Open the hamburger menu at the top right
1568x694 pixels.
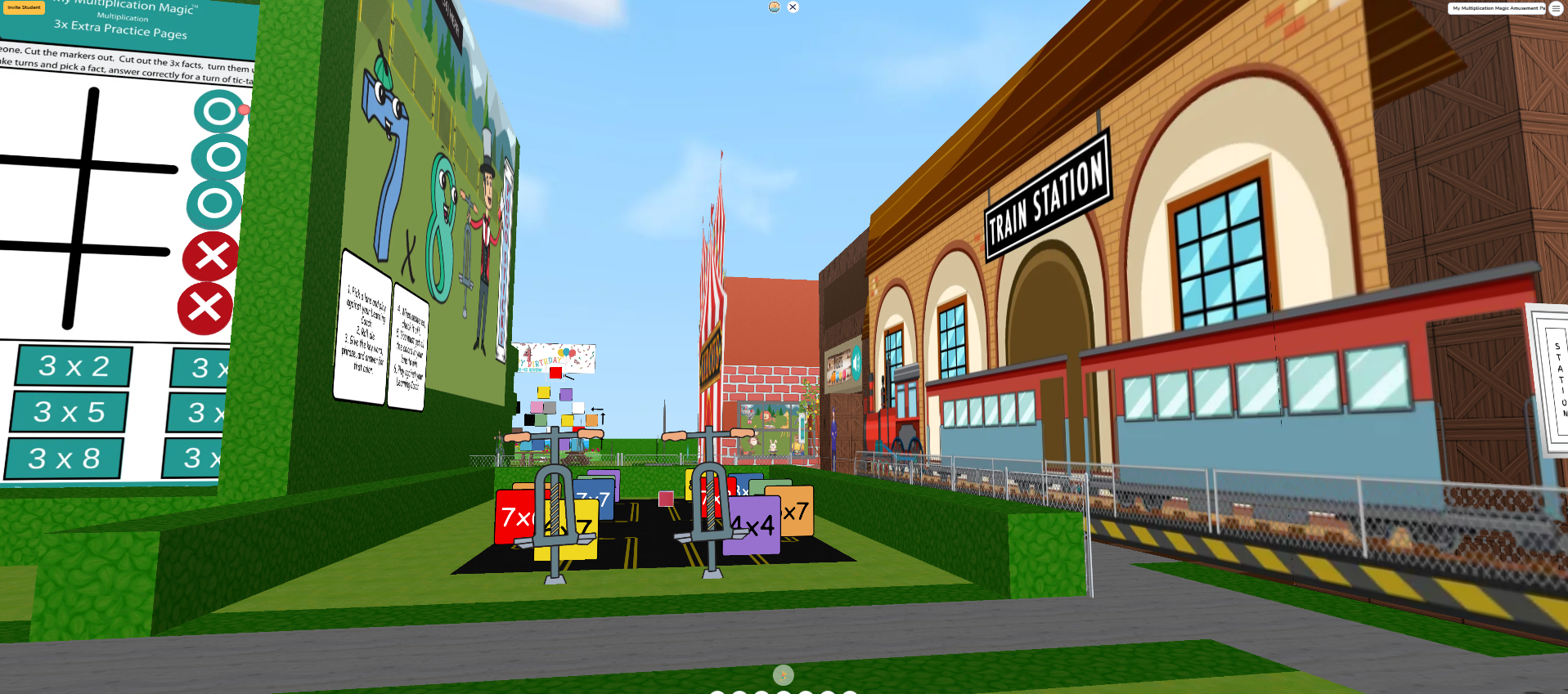1556,9
